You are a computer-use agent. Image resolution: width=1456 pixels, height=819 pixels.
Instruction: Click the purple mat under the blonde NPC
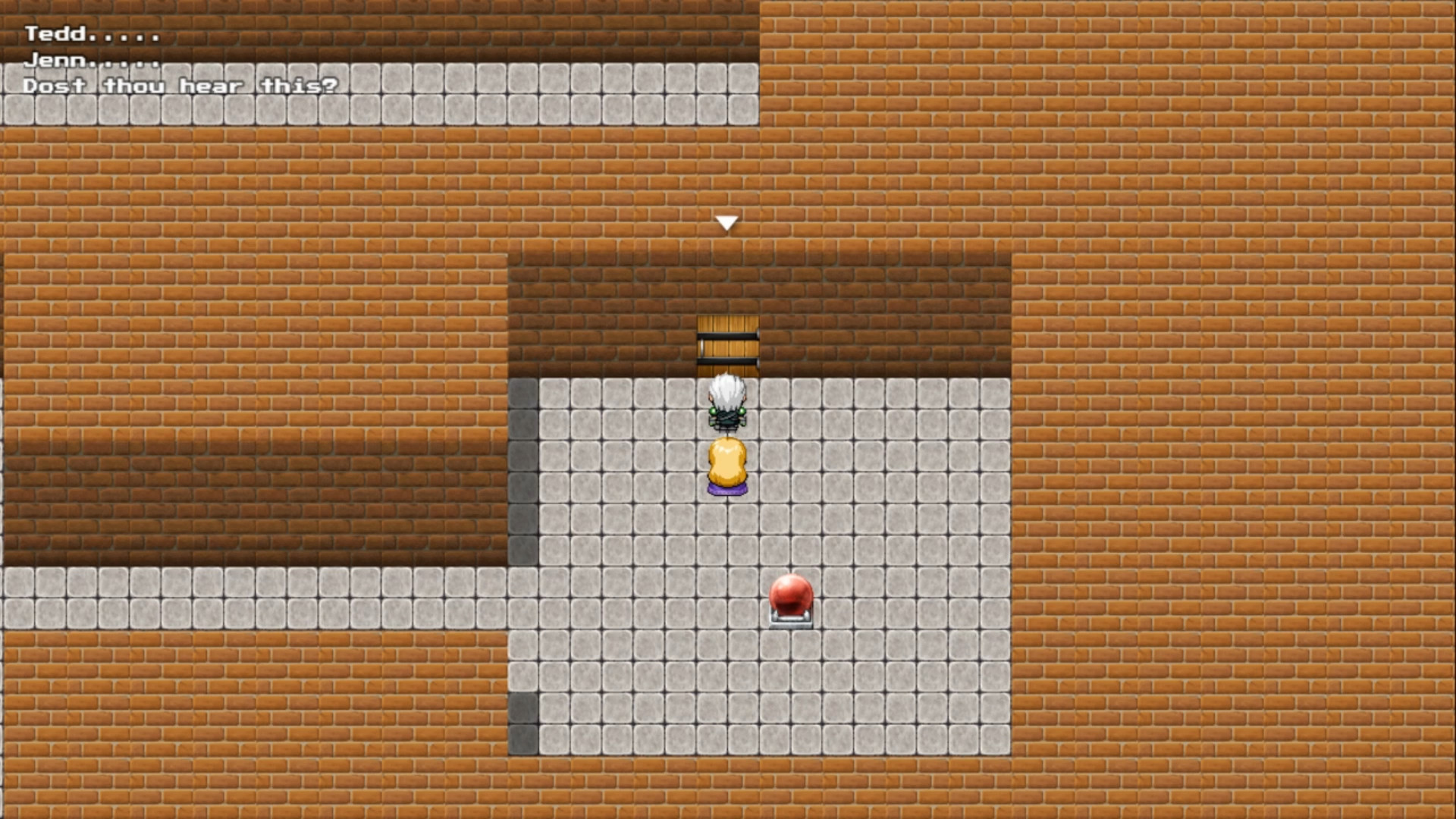tap(726, 491)
